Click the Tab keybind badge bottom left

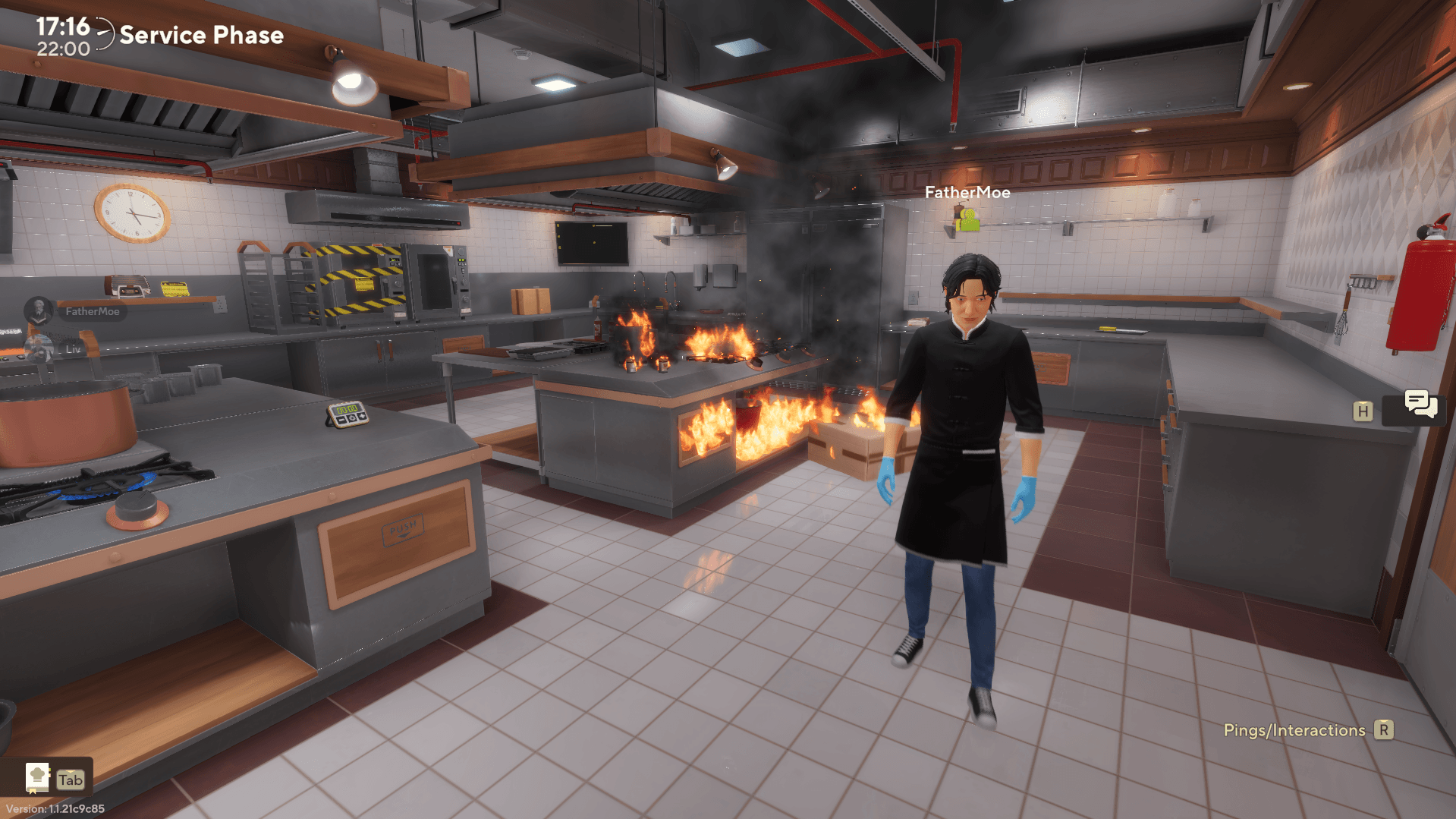click(70, 778)
